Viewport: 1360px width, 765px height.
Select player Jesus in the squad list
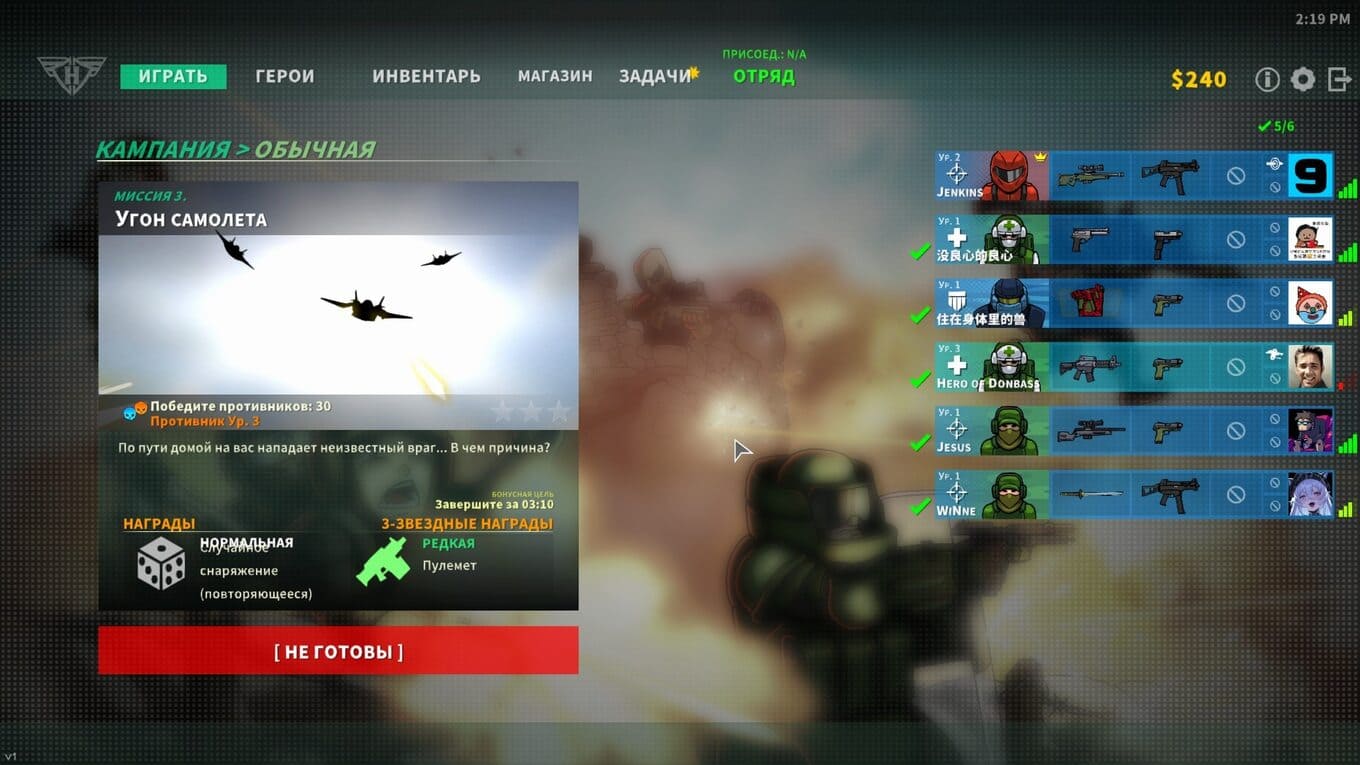click(x=991, y=431)
